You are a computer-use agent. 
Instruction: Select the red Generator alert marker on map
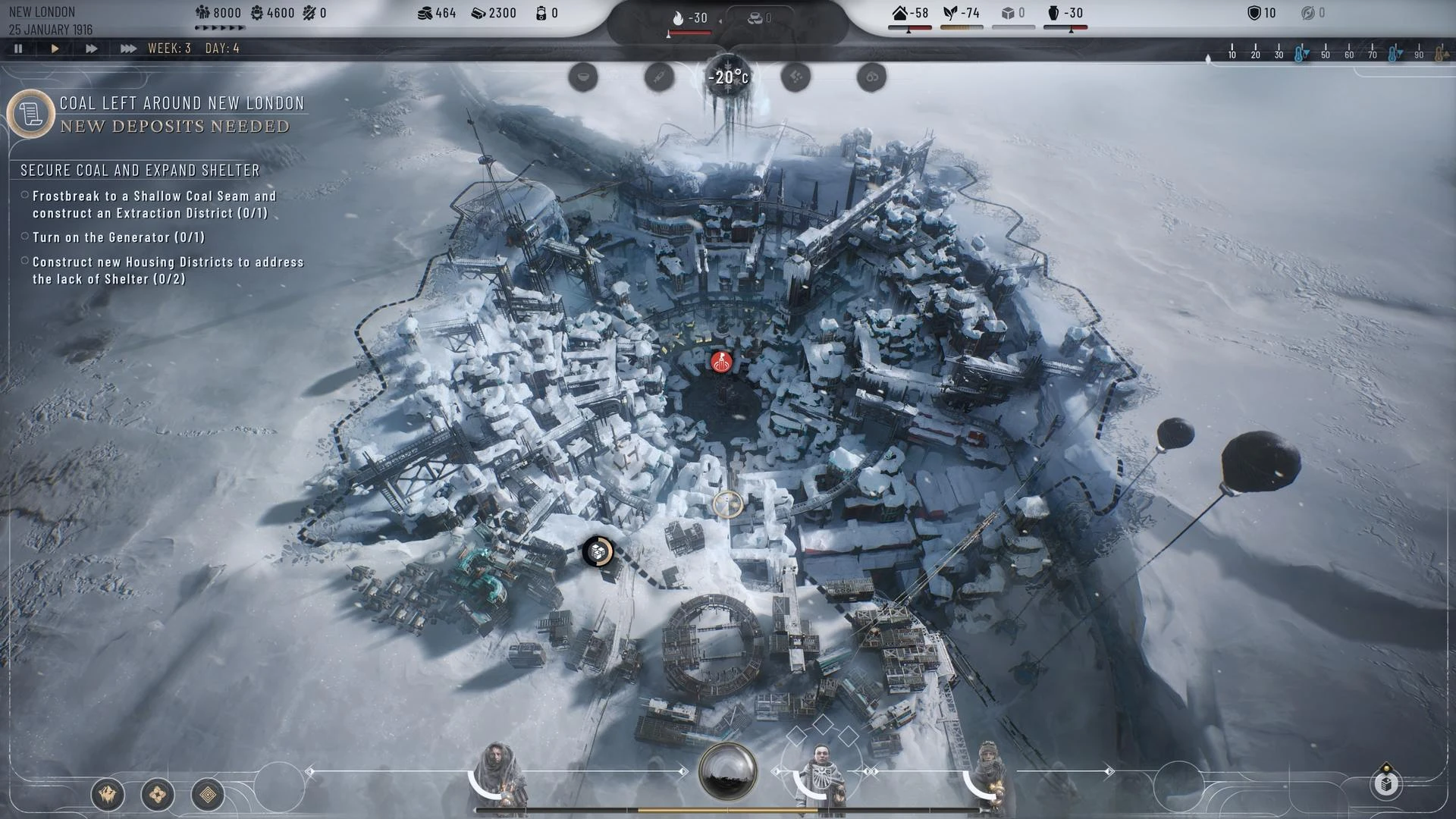[720, 362]
